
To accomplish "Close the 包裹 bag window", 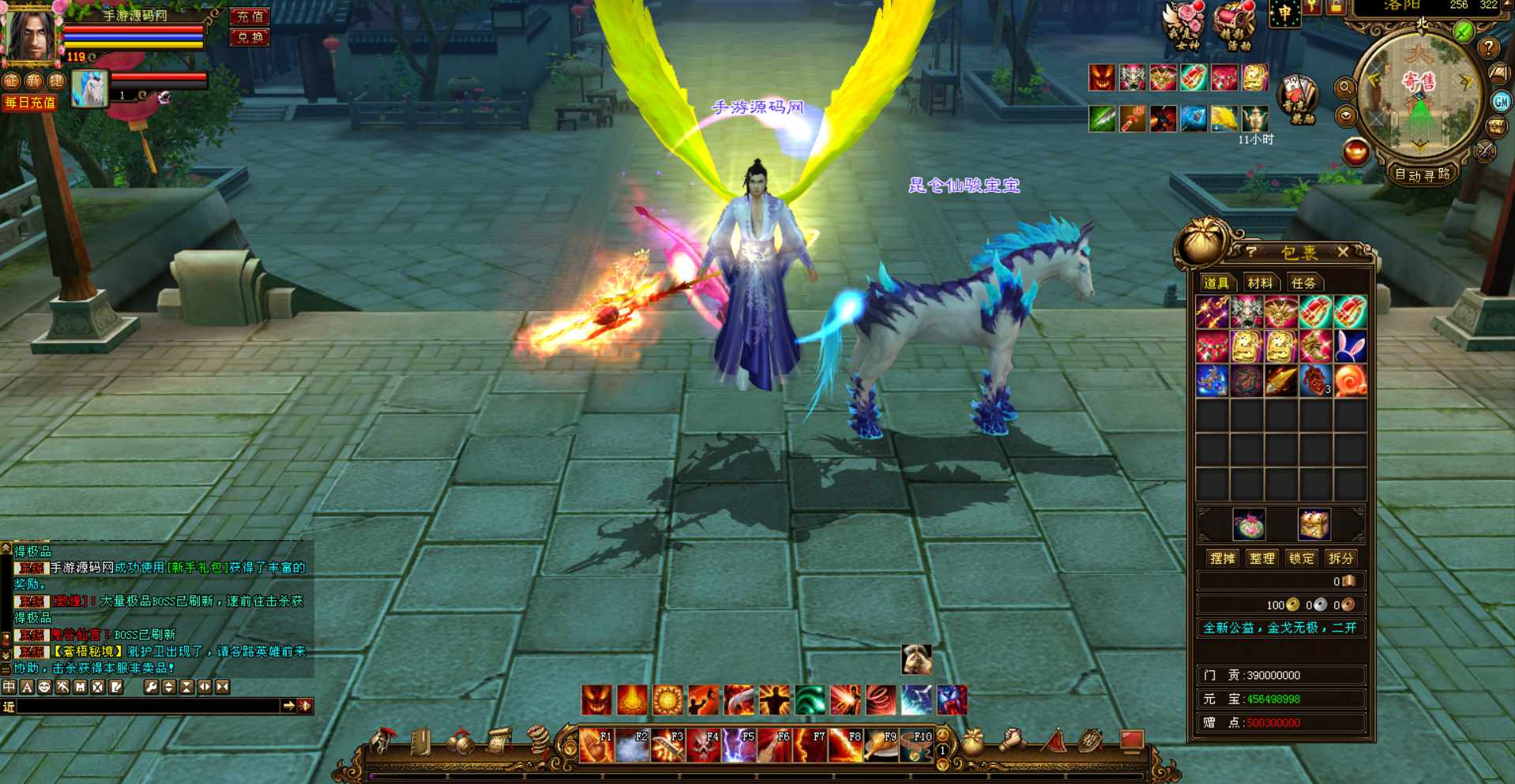I will tap(1343, 252).
